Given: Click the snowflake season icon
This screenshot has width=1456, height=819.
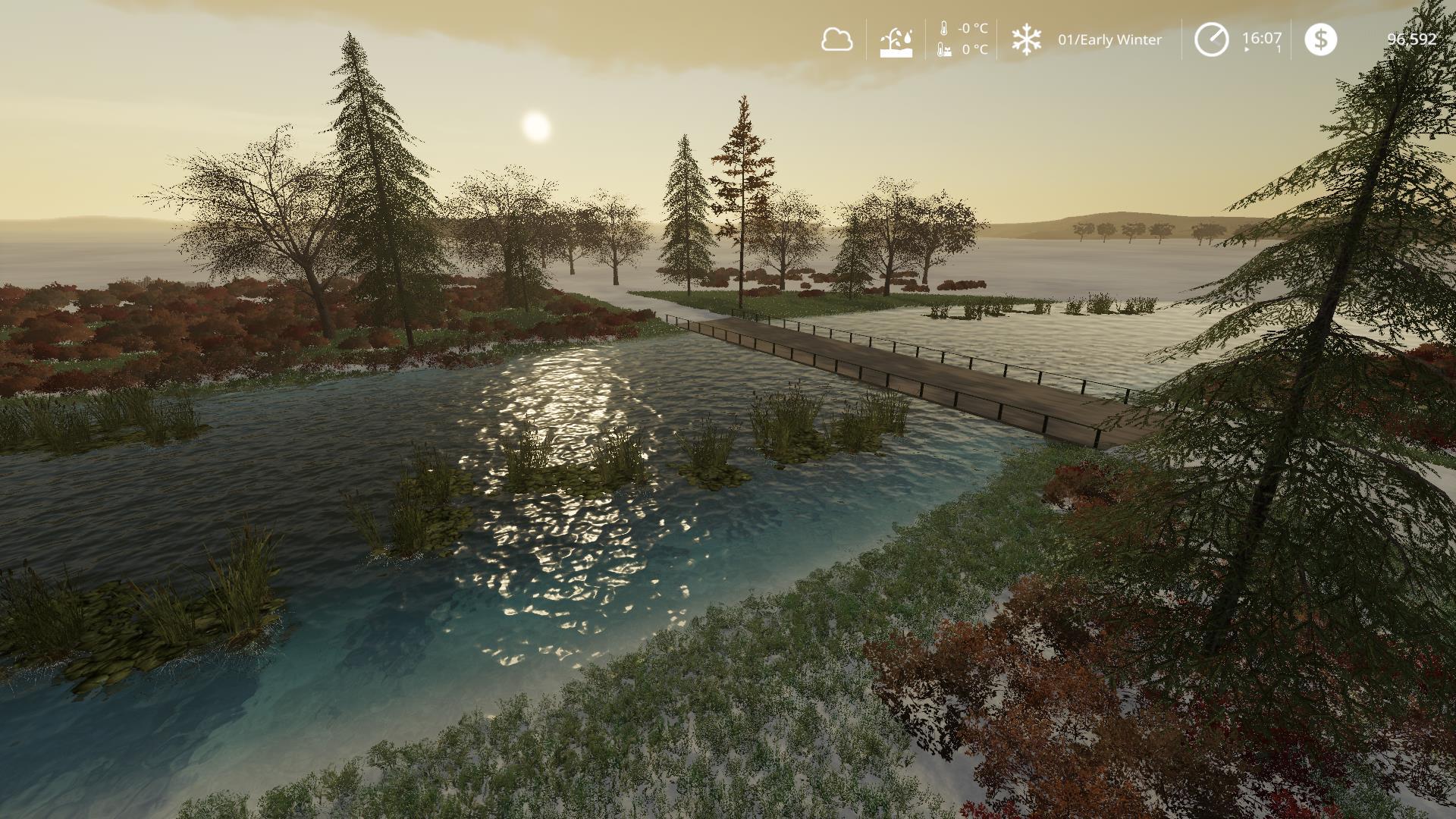Looking at the screenshot, I should pos(1026,39).
